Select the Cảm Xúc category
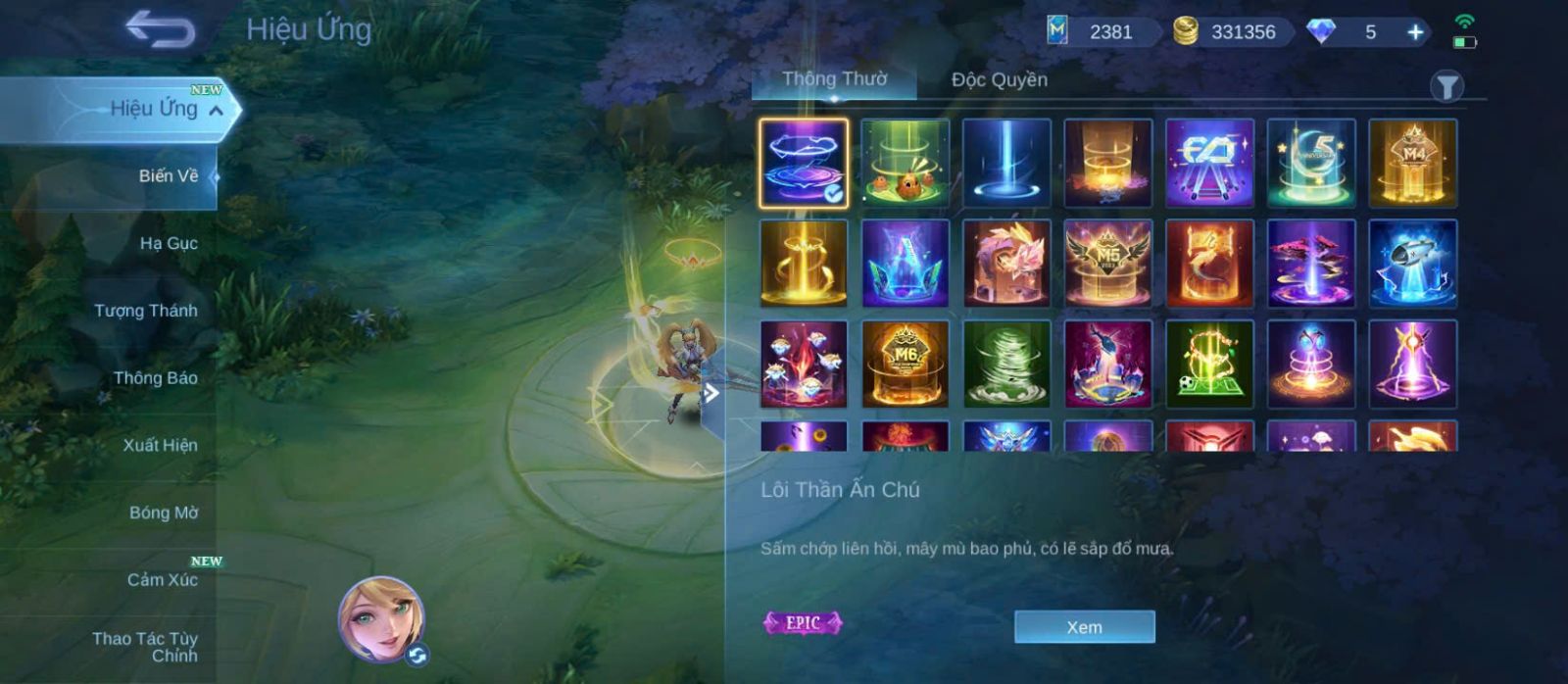This screenshot has height=684, width=1568. (162, 579)
